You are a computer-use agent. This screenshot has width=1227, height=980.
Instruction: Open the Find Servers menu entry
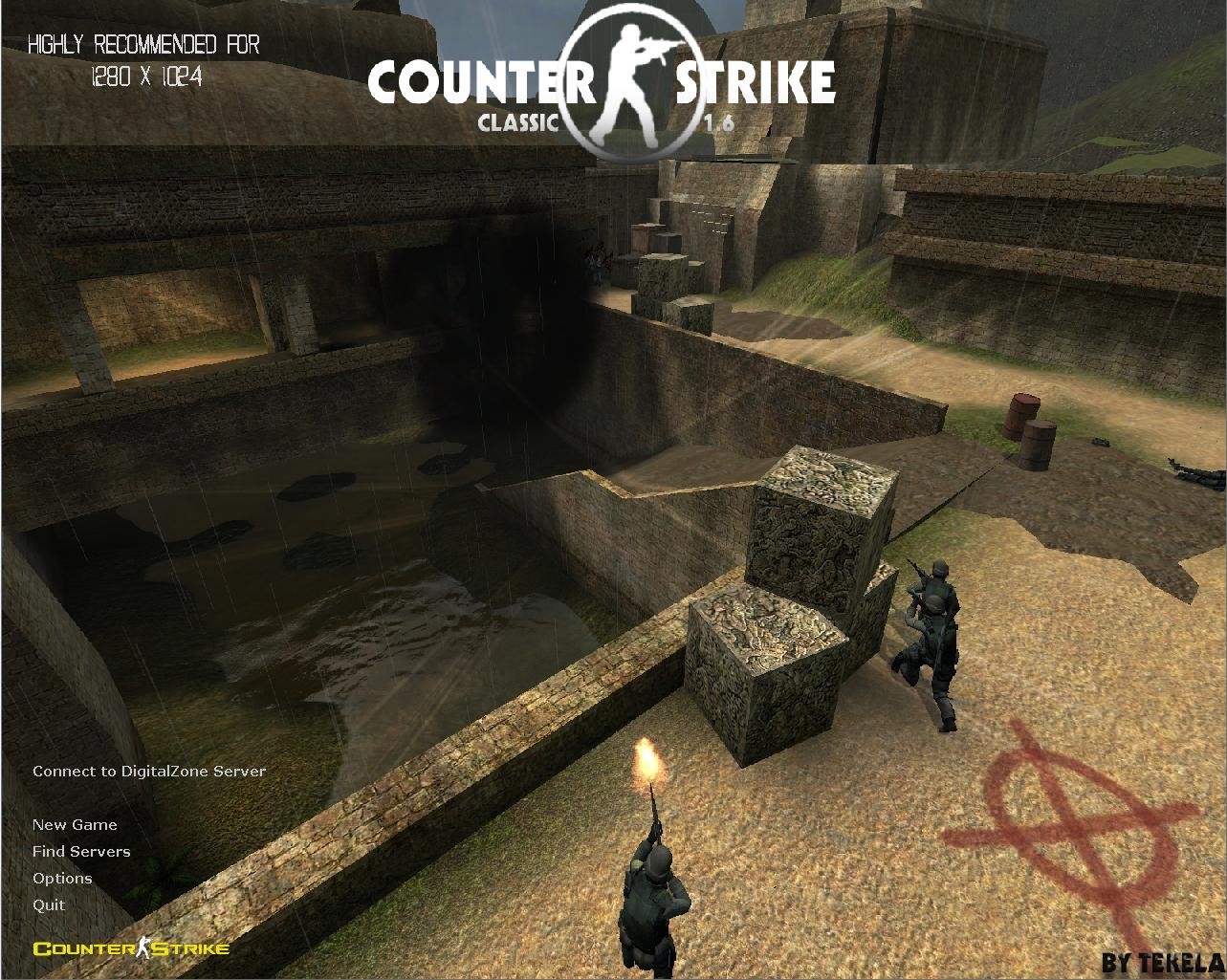pyautogui.click(x=81, y=851)
